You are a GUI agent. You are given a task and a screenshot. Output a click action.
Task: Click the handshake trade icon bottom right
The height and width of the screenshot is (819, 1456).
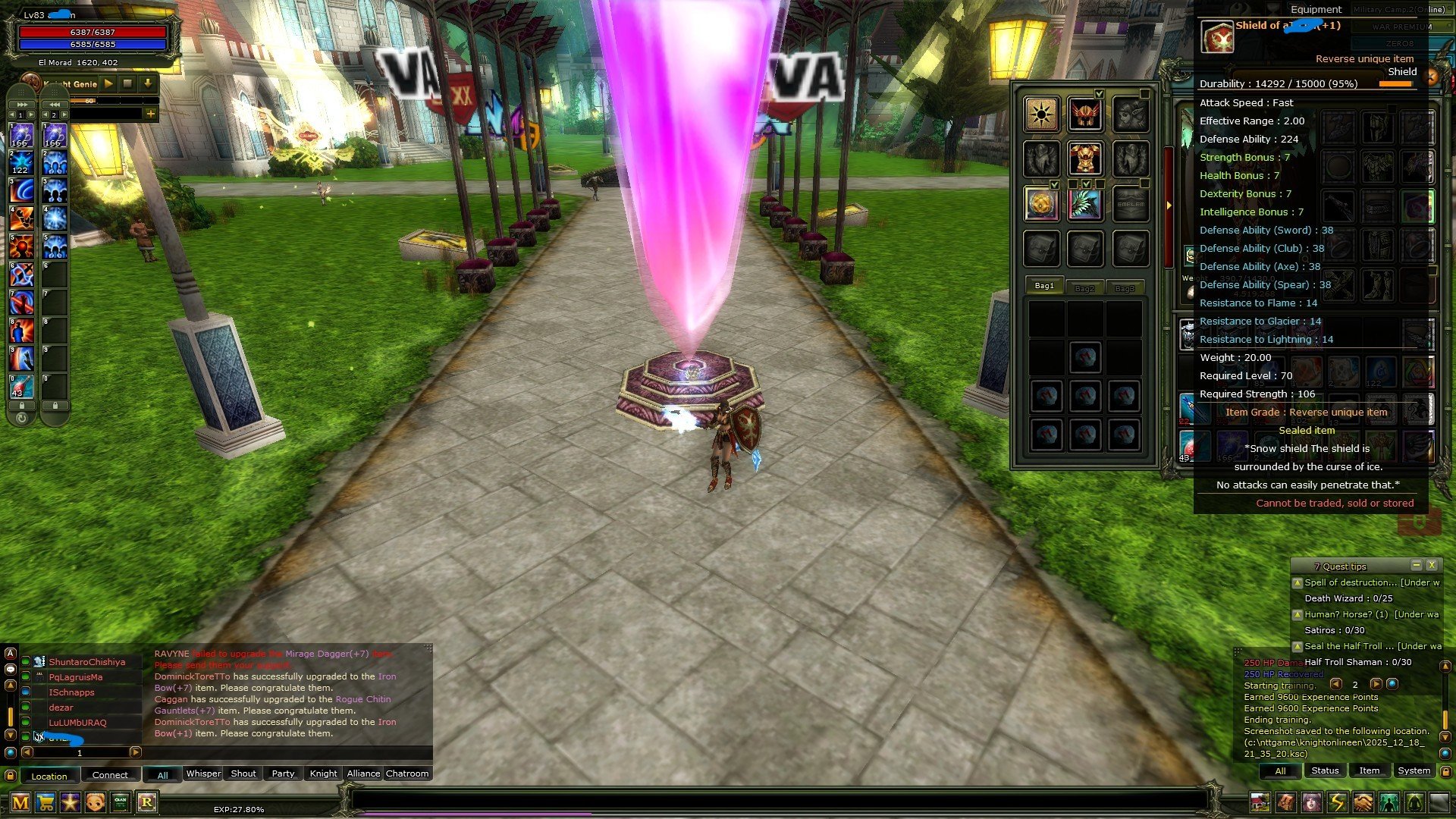1363,802
